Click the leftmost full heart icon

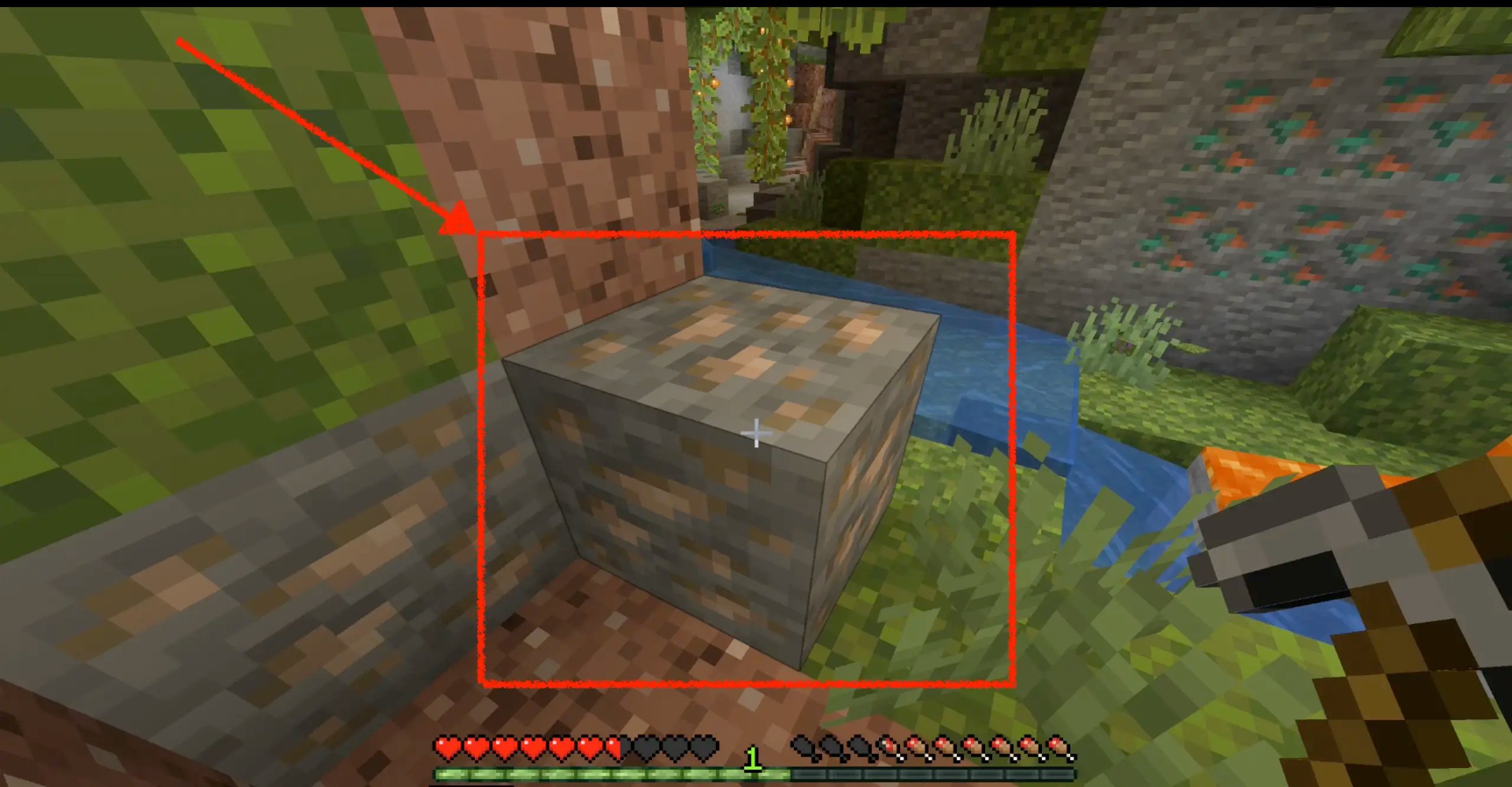[449, 746]
